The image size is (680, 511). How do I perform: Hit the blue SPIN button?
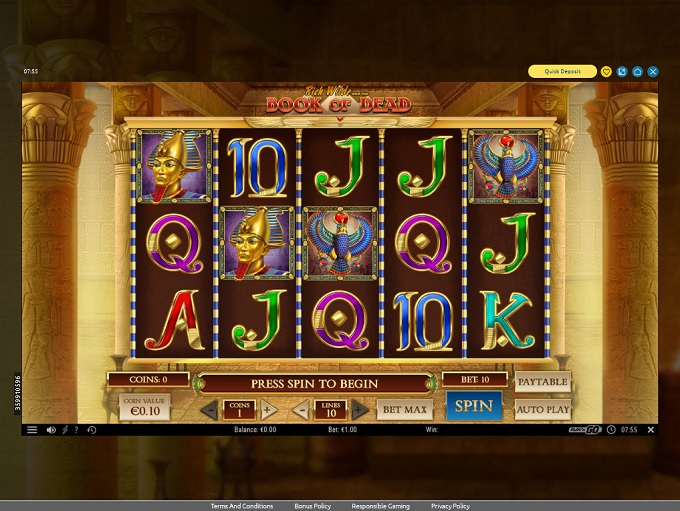pyautogui.click(x=474, y=406)
